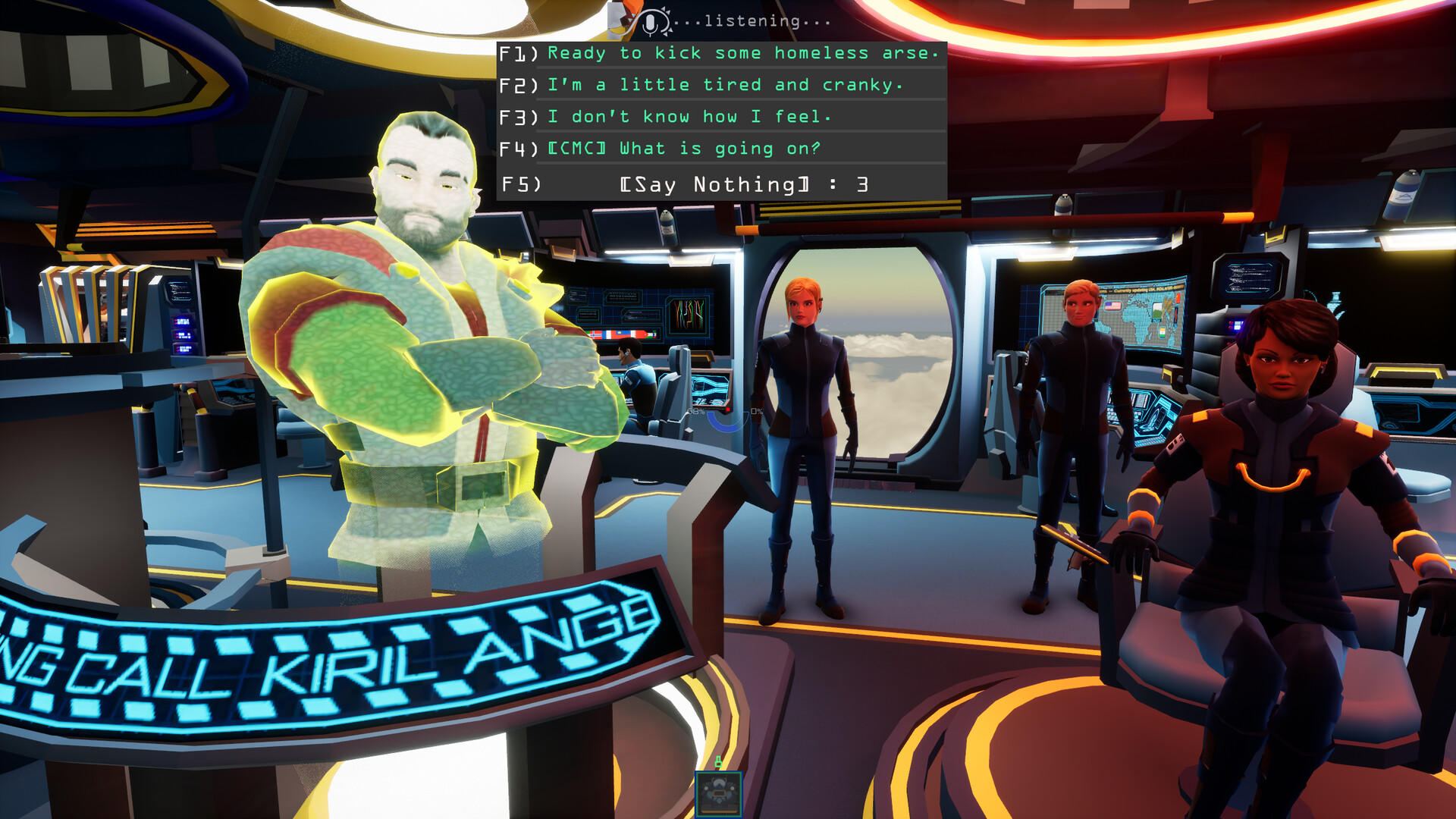Click the green padlock above the item slot
1456x819 pixels.
tap(718, 761)
